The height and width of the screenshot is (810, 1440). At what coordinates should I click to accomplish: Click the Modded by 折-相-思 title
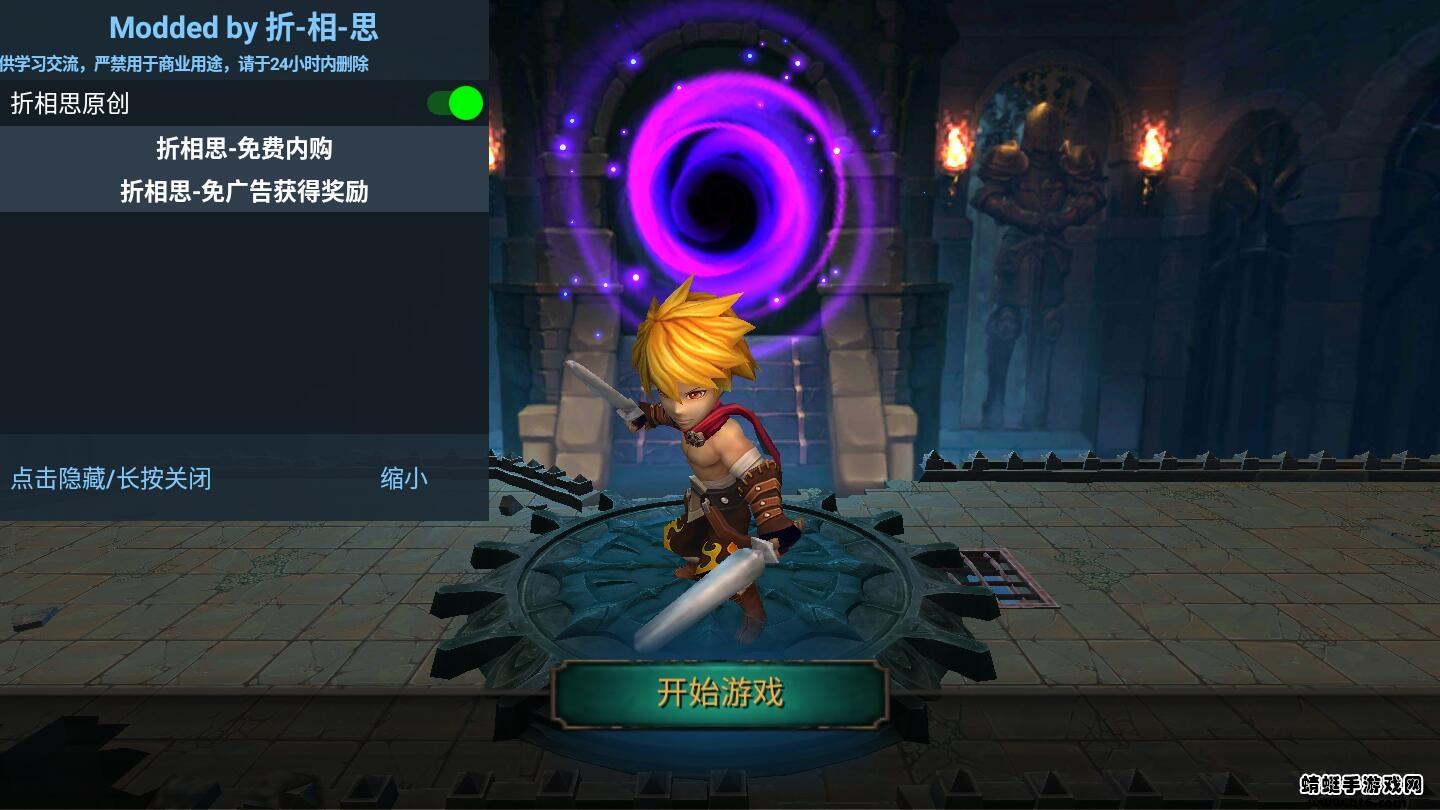[x=244, y=27]
